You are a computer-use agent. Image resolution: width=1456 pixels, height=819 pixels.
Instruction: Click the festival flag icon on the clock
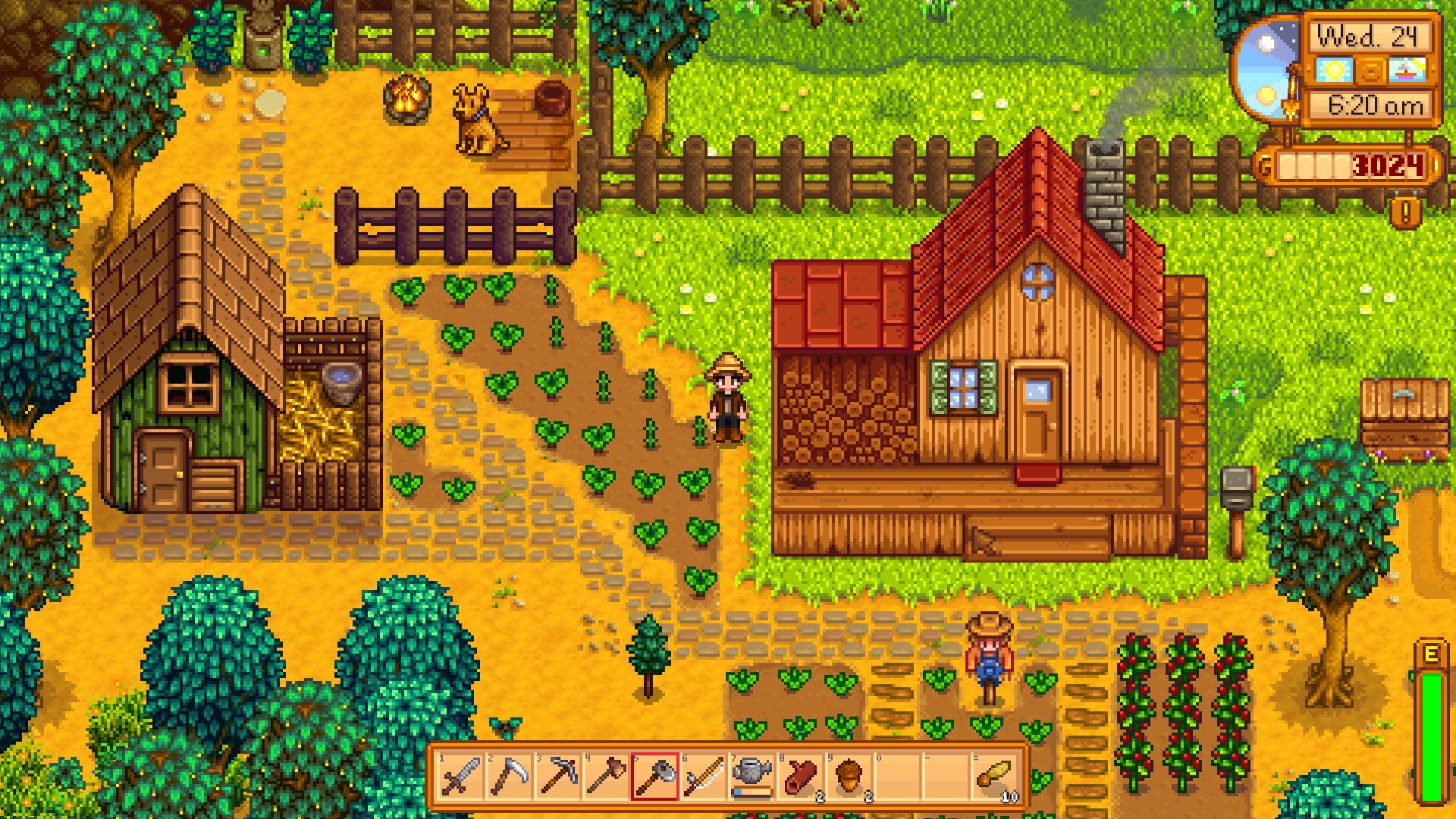tap(1408, 68)
